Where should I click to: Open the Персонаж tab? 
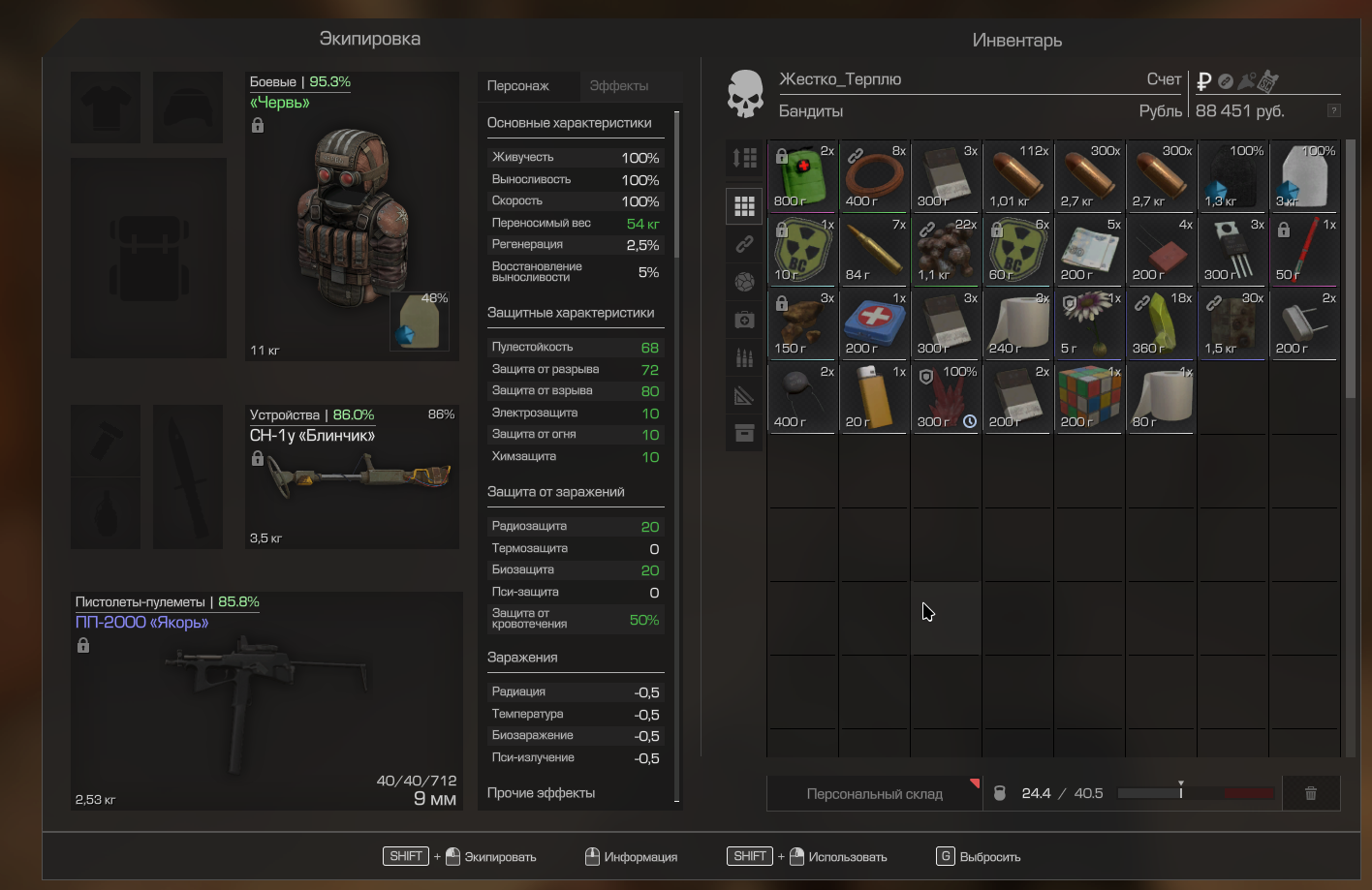(518, 86)
